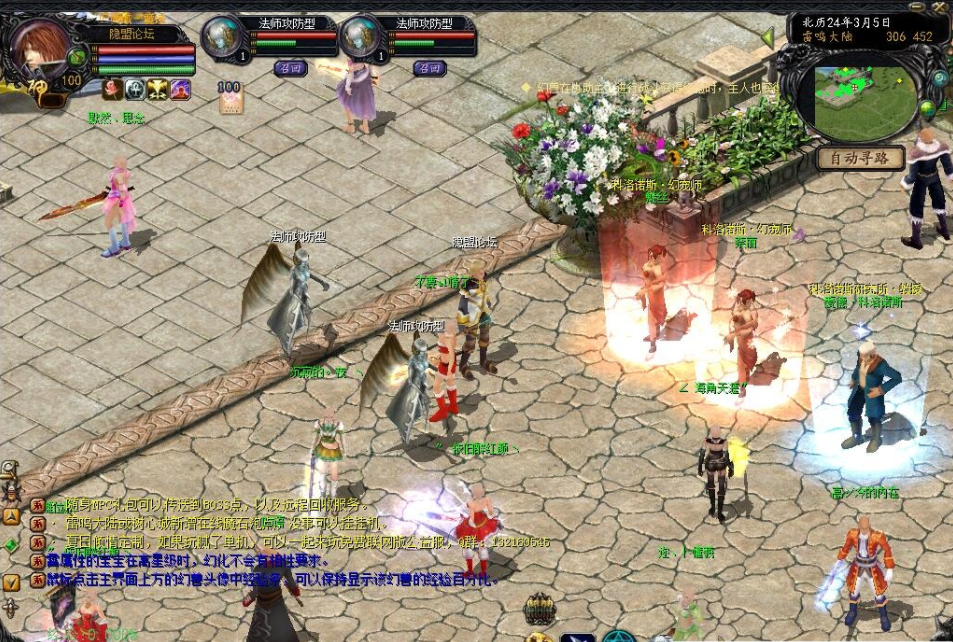Viewport: 953px width, 642px height.
Task: Close the game window
Action: click(941, 5)
